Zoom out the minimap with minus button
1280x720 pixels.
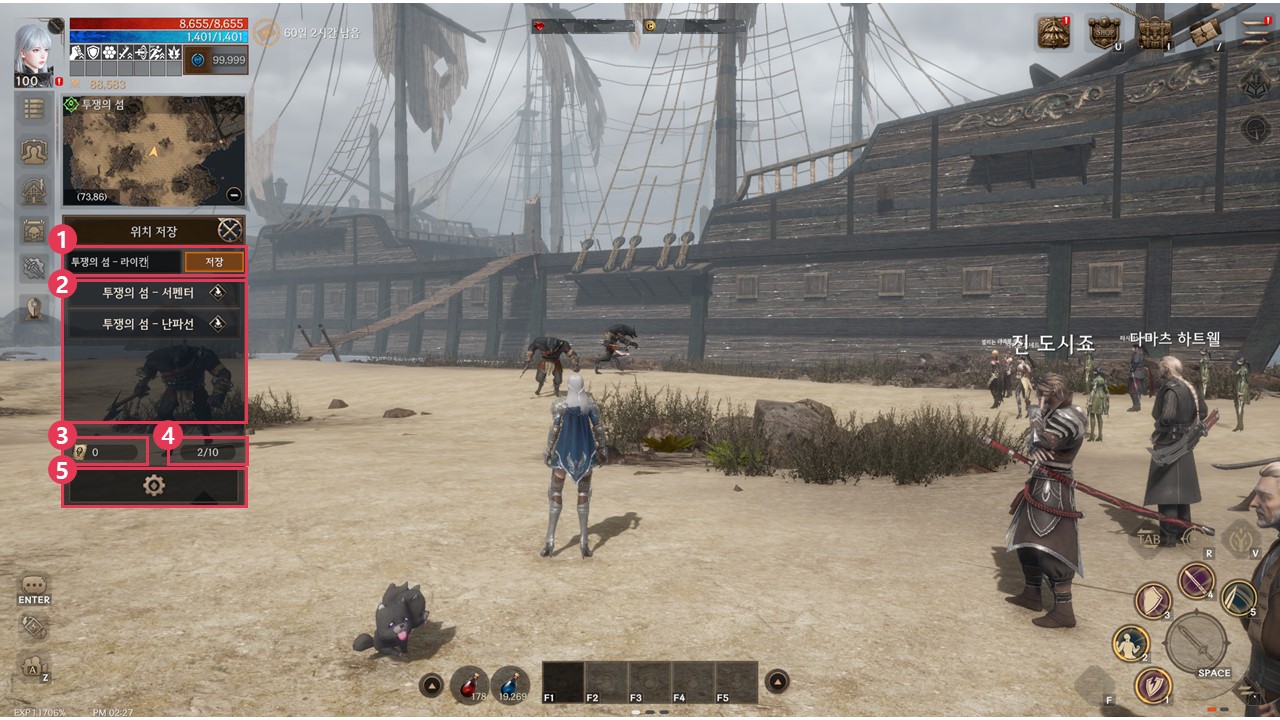(x=233, y=195)
